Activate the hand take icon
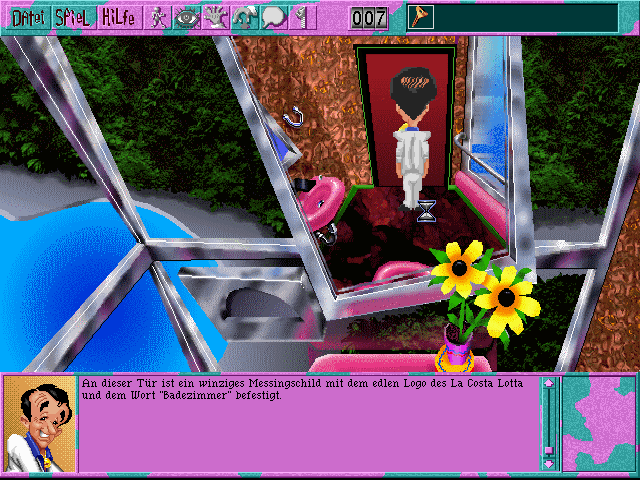Viewport: 640px width, 480px height. coord(216,17)
